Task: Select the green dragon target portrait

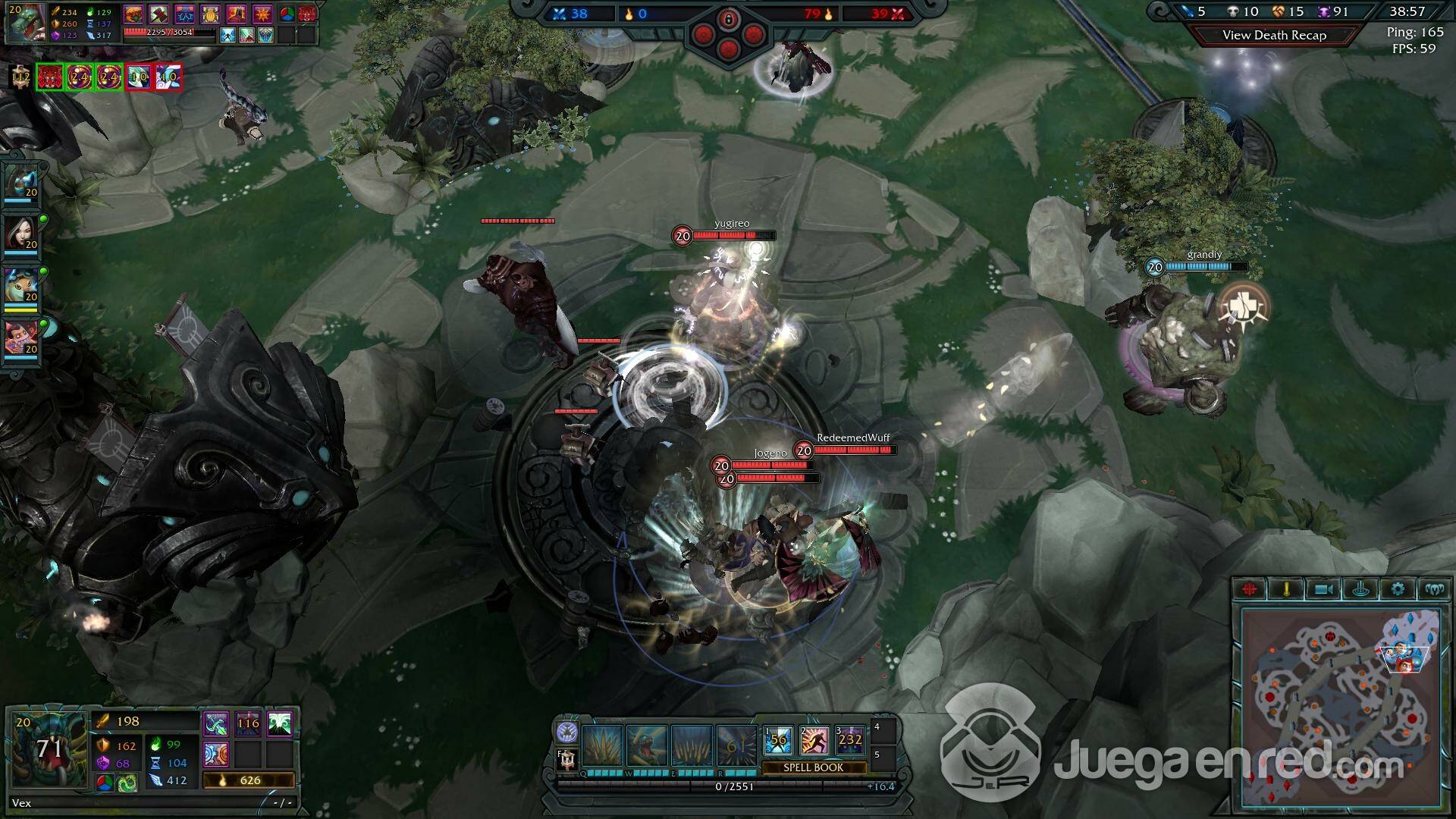Action: point(27,23)
